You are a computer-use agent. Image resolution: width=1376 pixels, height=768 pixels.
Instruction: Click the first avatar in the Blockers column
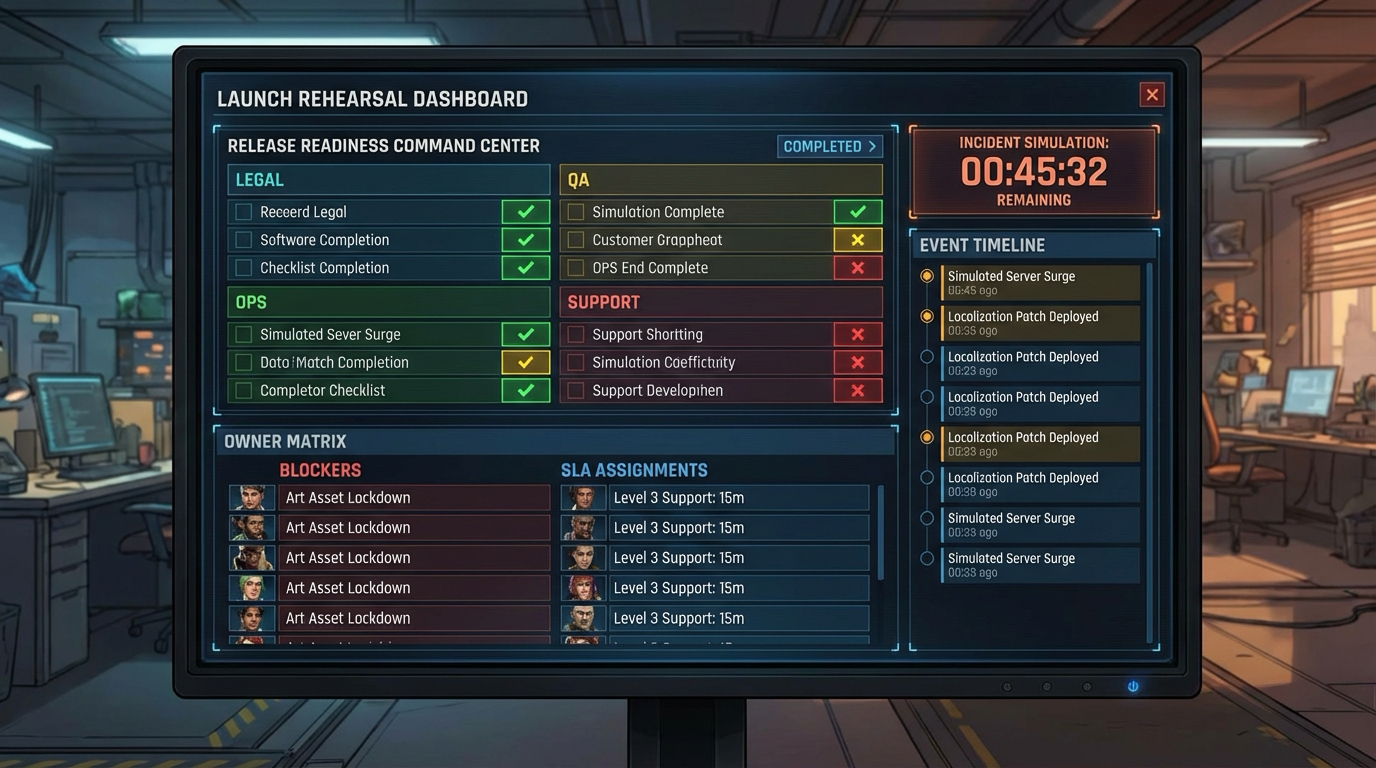[x=251, y=497]
